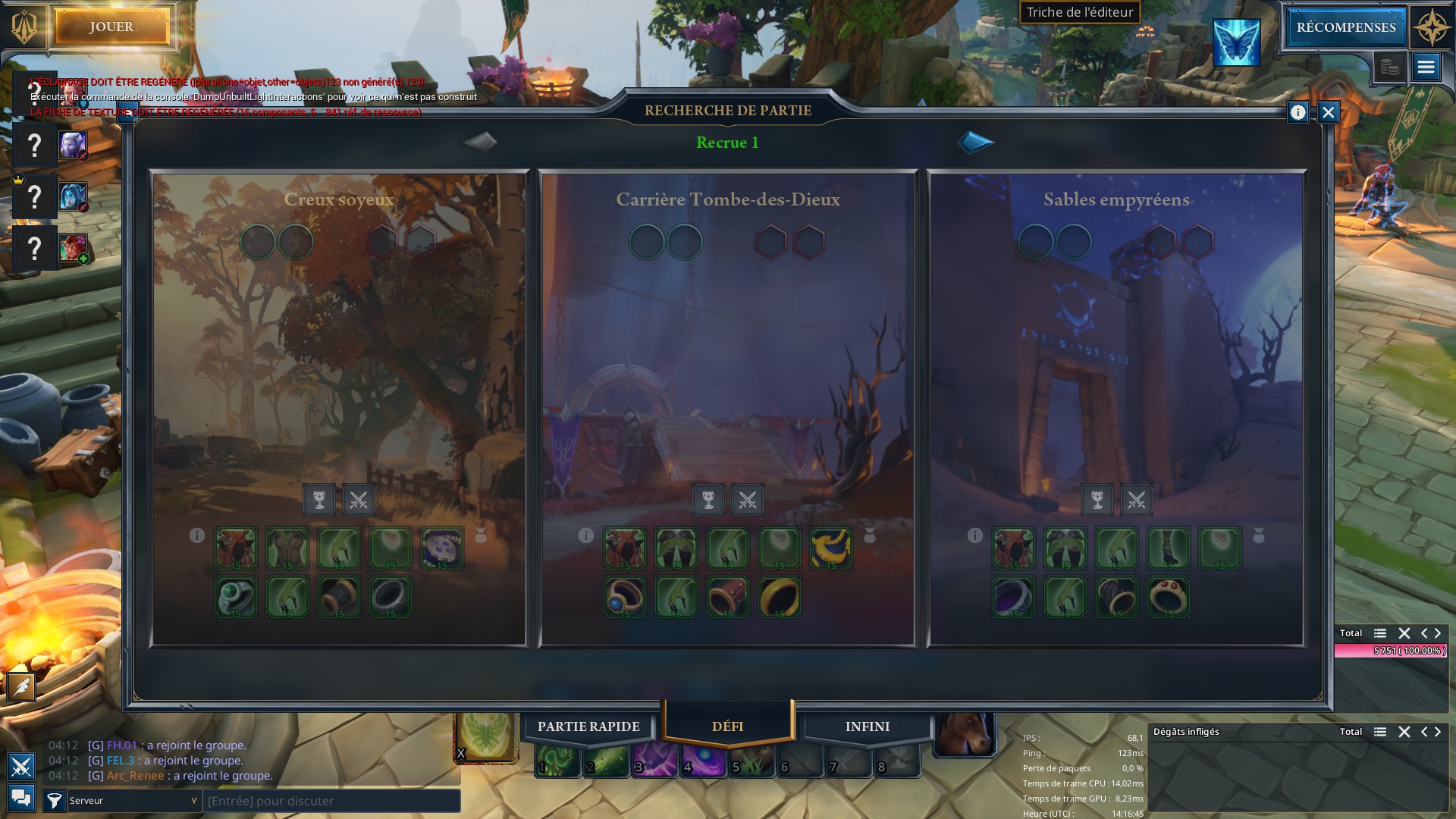Viewport: 1456px width, 819px height.
Task: Show matchmaking info with the info icon
Action: [x=1298, y=113]
